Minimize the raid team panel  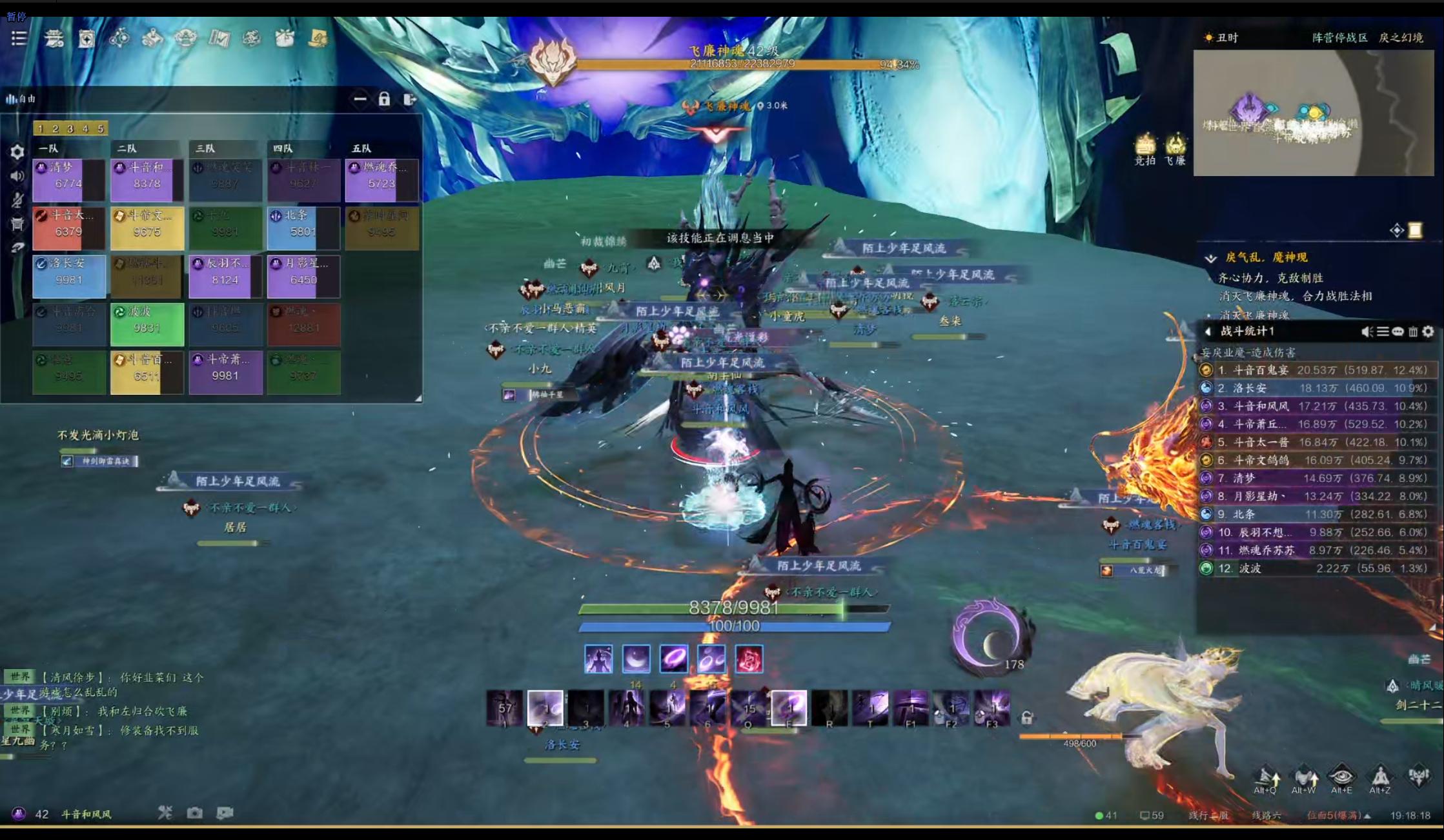click(360, 99)
